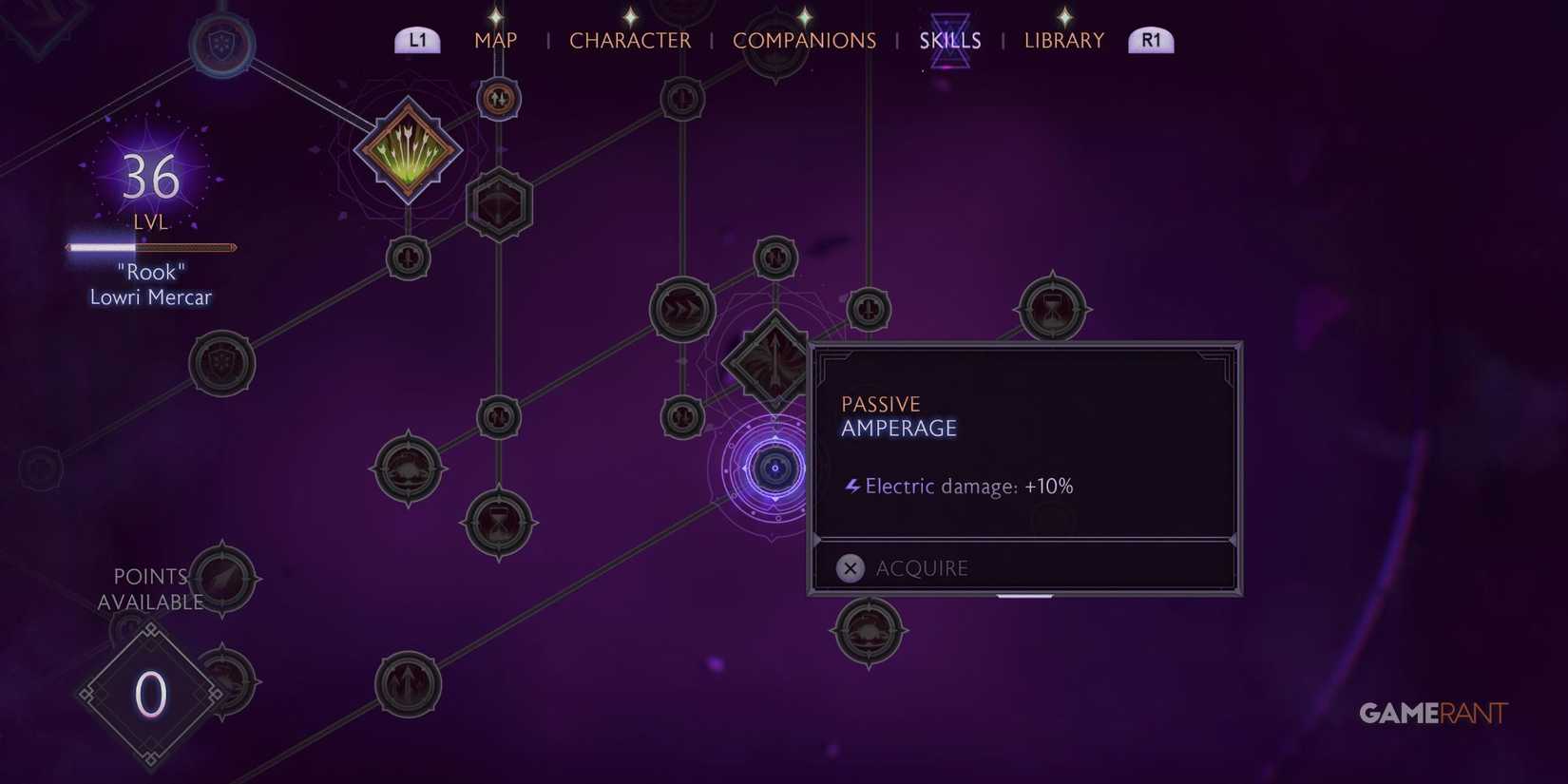Click the hourglass duration passive node
The image size is (1568, 784).
tap(497, 524)
